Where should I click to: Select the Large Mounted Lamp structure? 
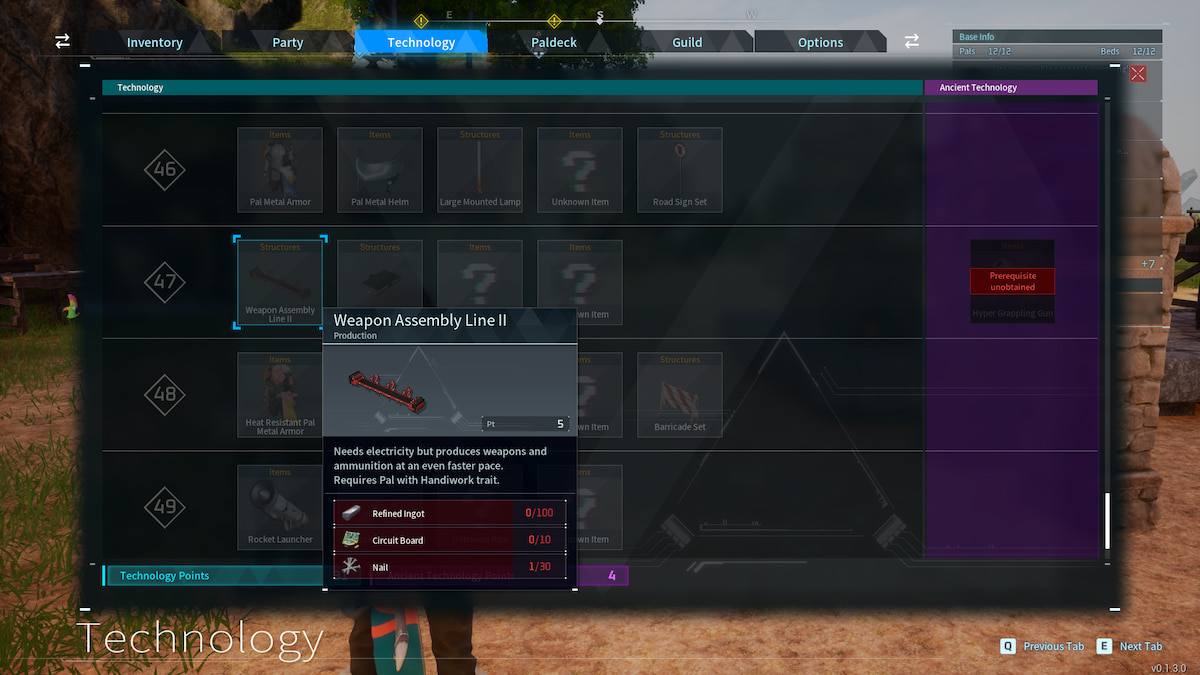tap(480, 169)
